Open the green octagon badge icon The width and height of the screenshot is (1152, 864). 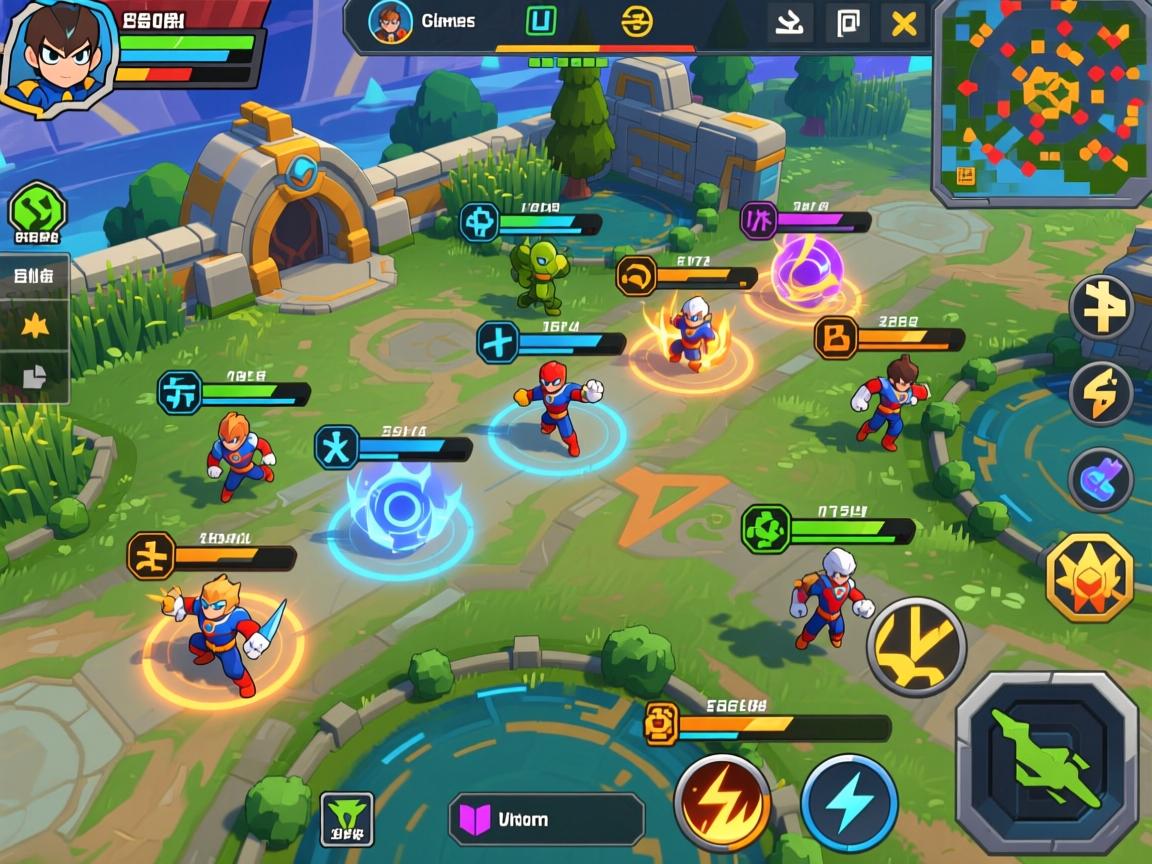[37, 212]
